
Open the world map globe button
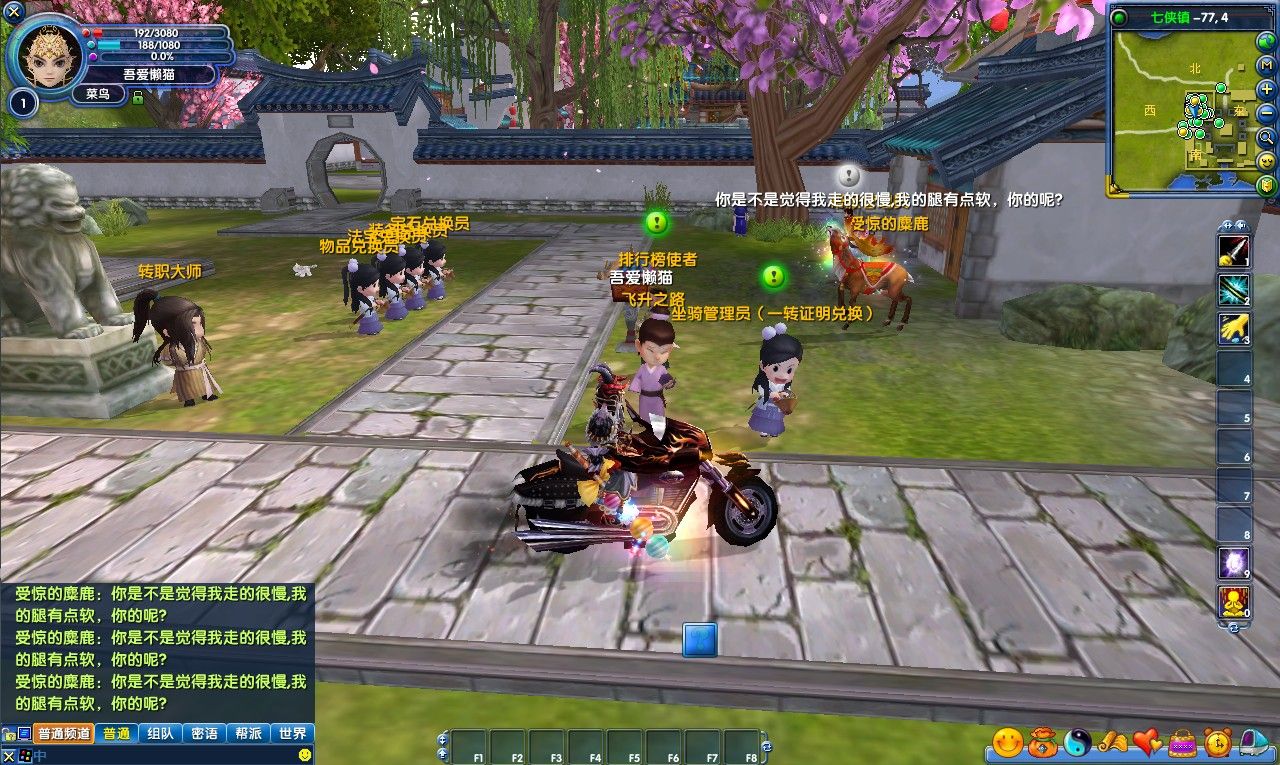click(1267, 41)
